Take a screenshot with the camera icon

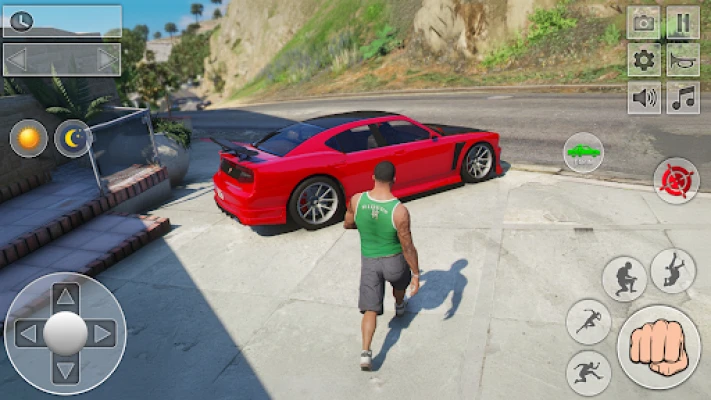coord(643,23)
